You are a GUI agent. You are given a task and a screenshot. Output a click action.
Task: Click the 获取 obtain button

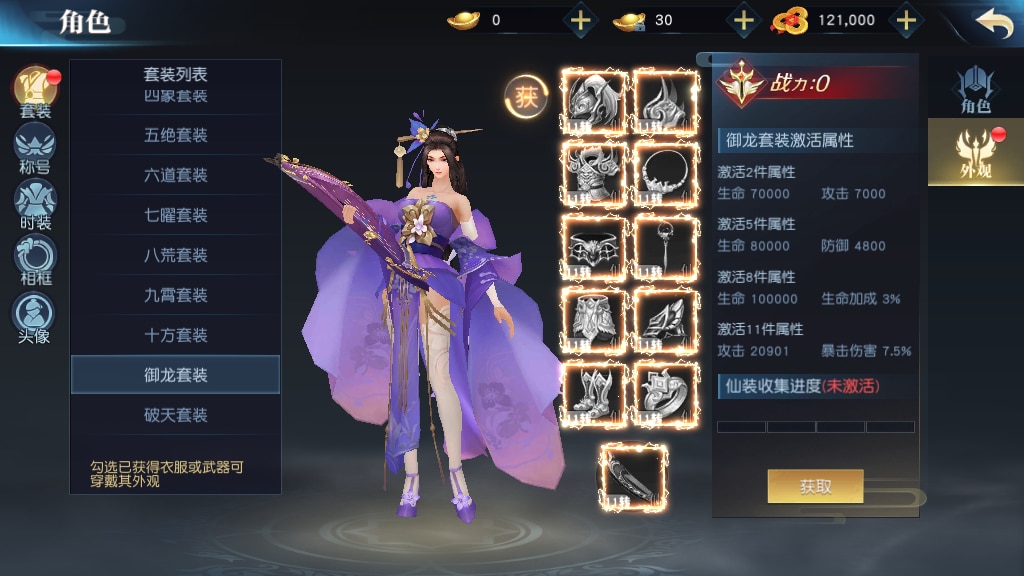(815, 487)
